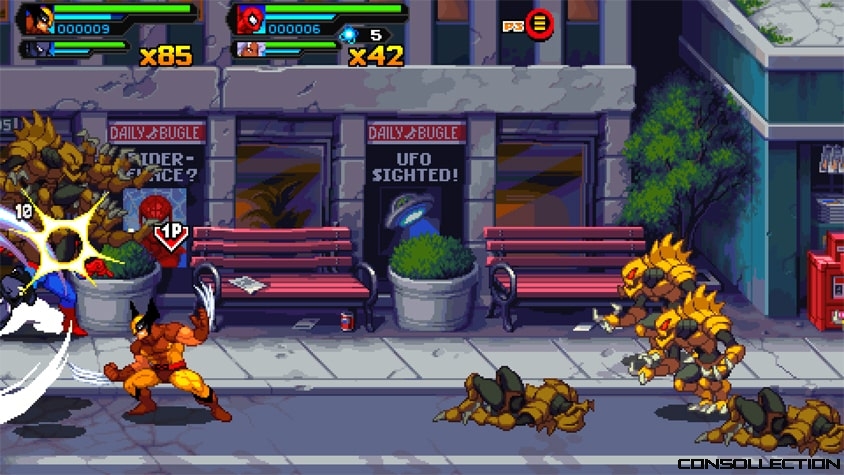
Task: Select Spider-Man's player portrait
Action: click(250, 20)
